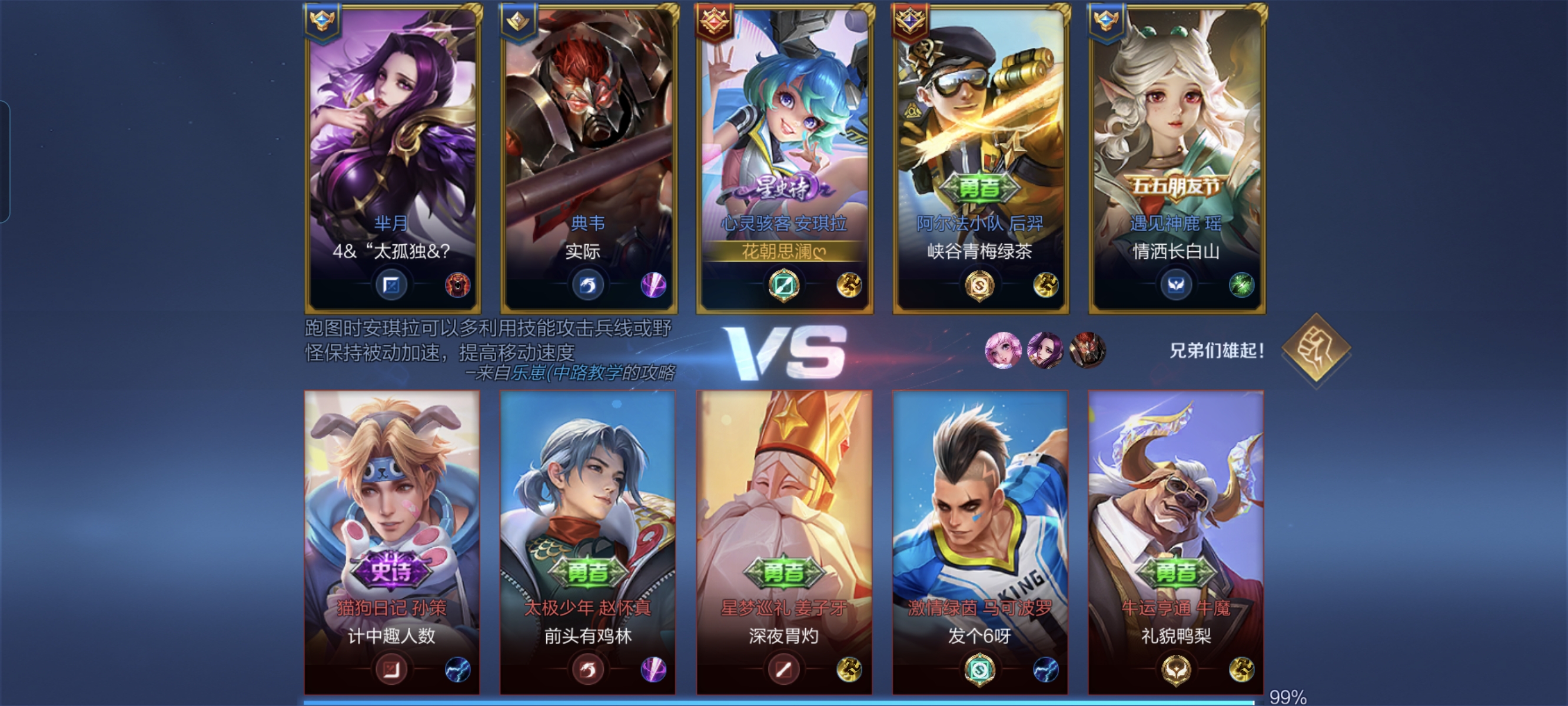This screenshot has height=706, width=1568.
Task: Click the pink-haired hero avatar beside VS
Action: pyautogui.click(x=1002, y=350)
